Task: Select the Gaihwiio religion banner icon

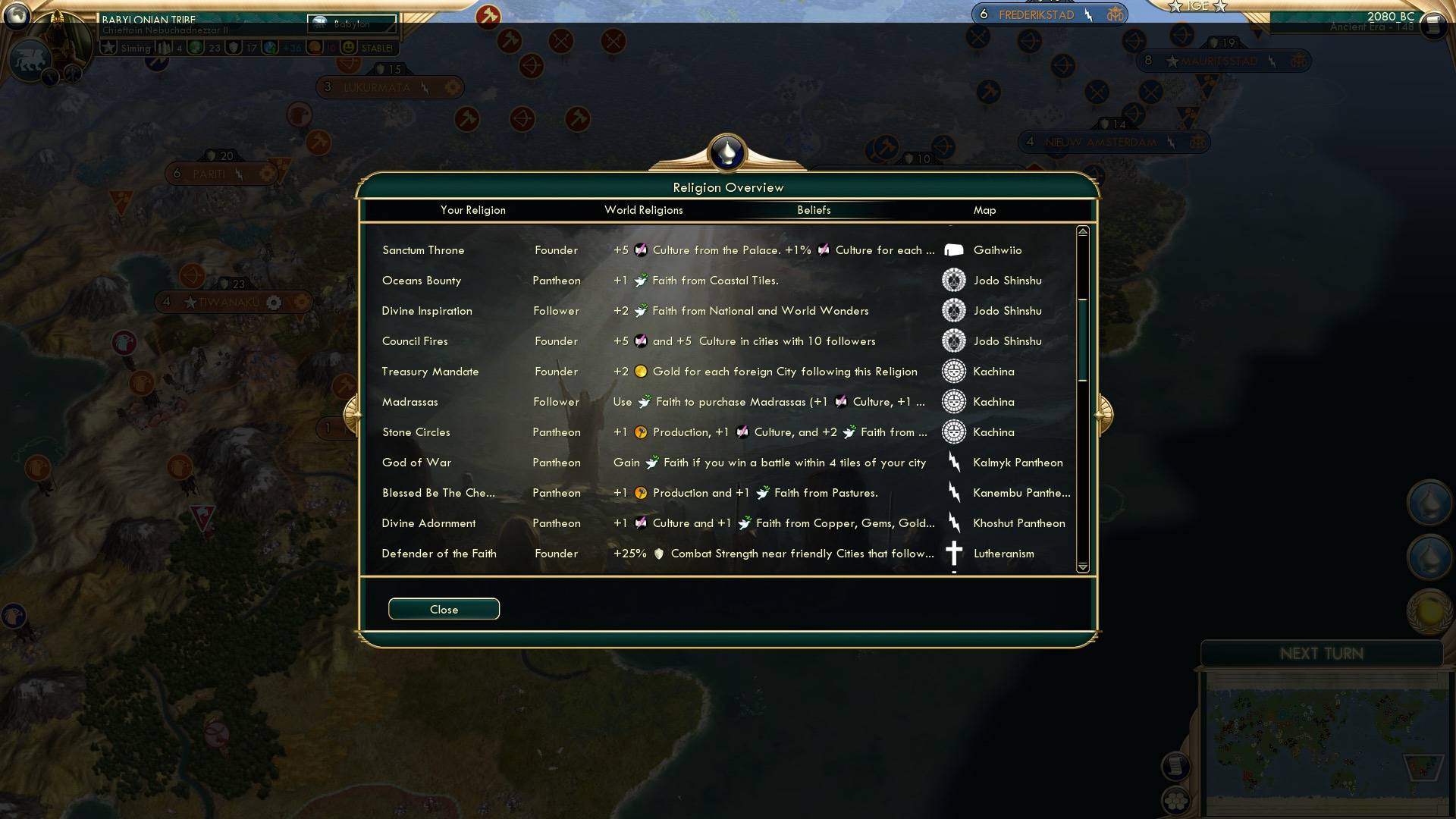Action: coord(953,249)
